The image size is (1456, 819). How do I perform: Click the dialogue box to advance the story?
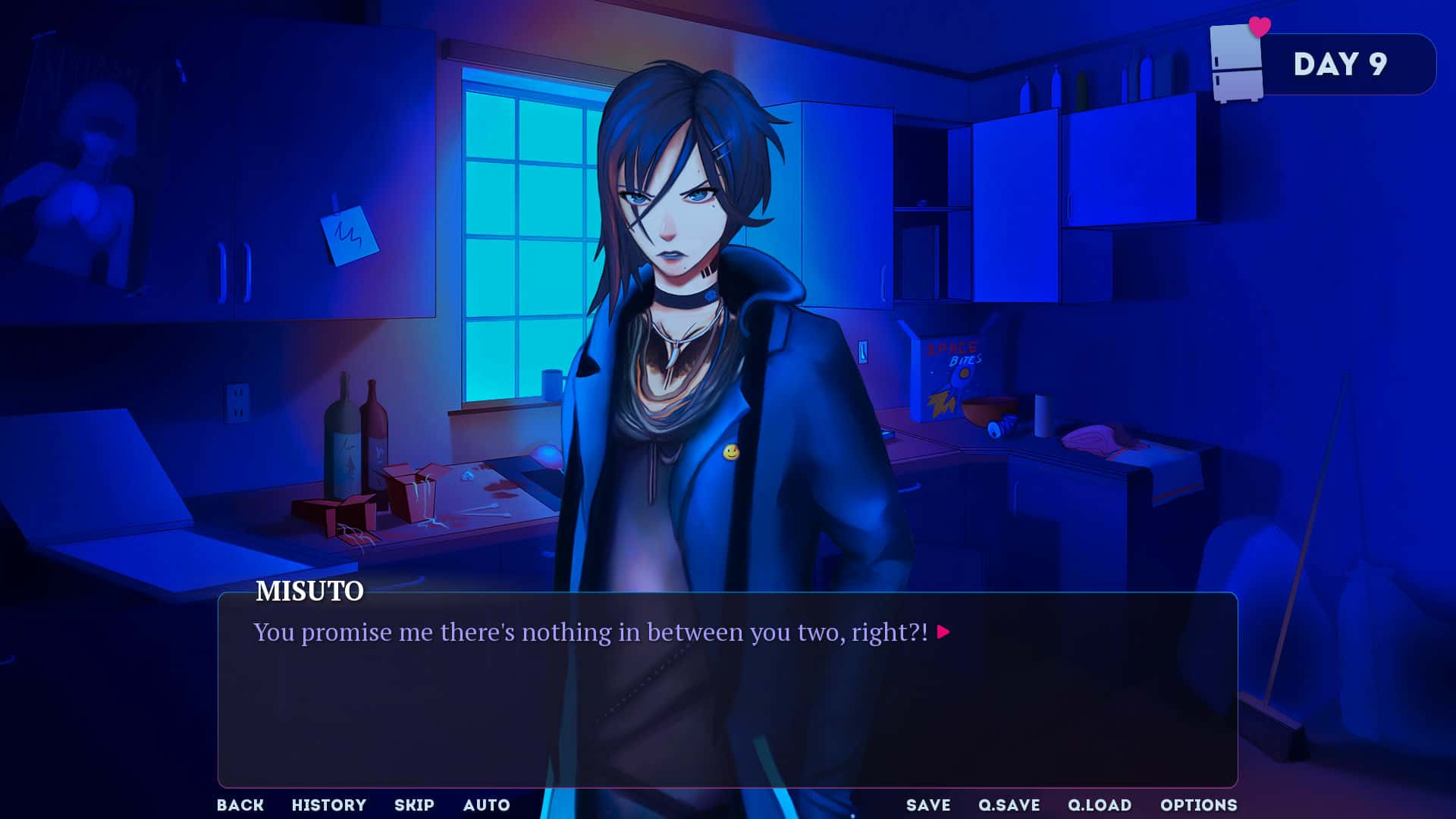click(x=728, y=690)
